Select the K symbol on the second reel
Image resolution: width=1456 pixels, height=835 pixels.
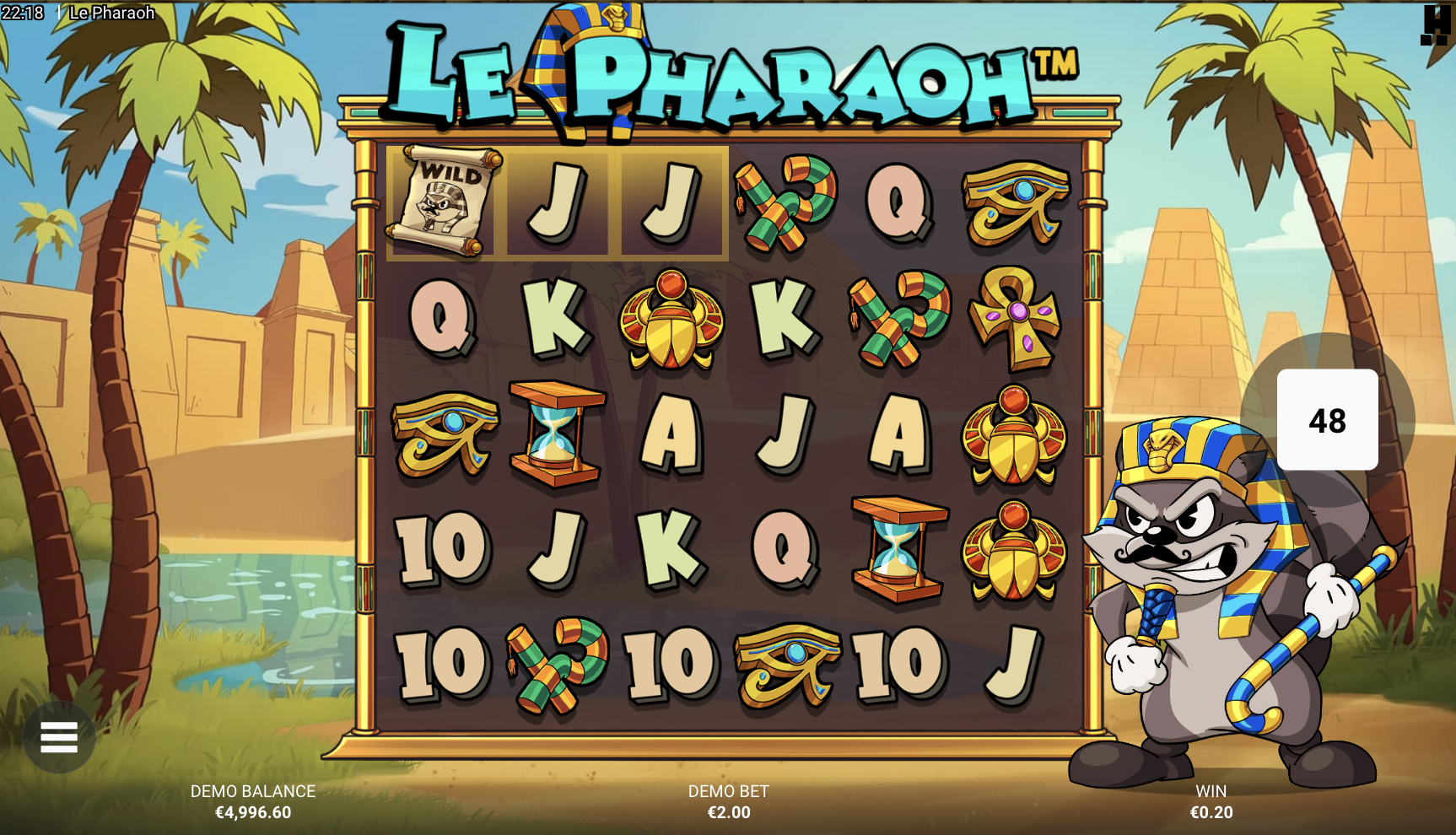click(556, 323)
